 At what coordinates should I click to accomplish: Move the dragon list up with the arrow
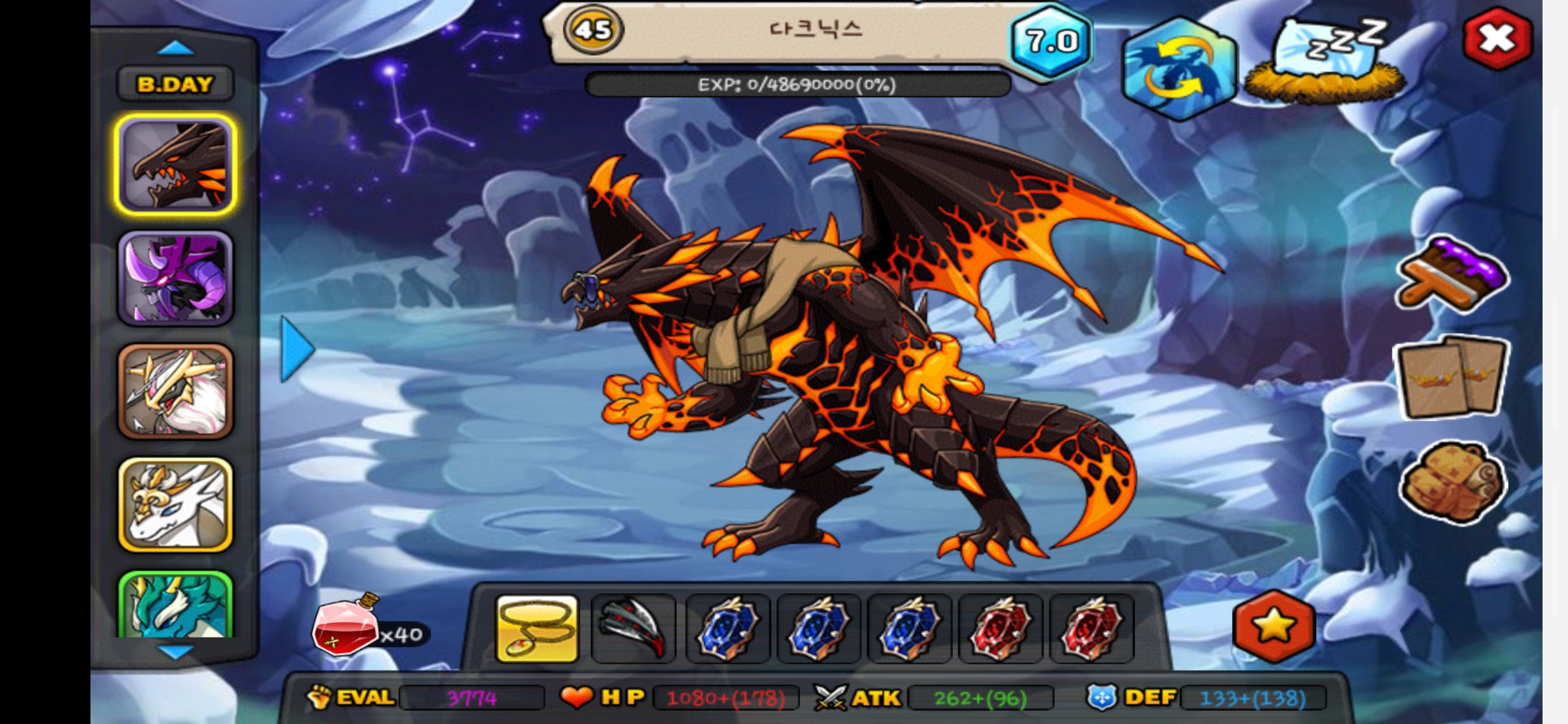click(175, 48)
